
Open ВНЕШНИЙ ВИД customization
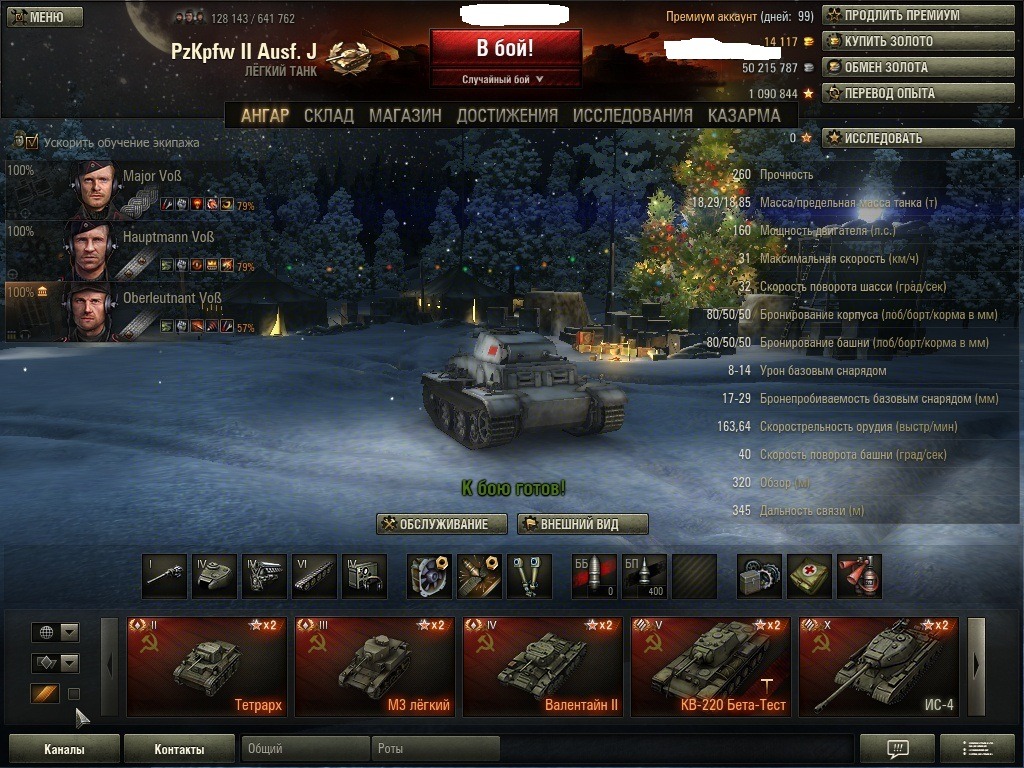583,524
